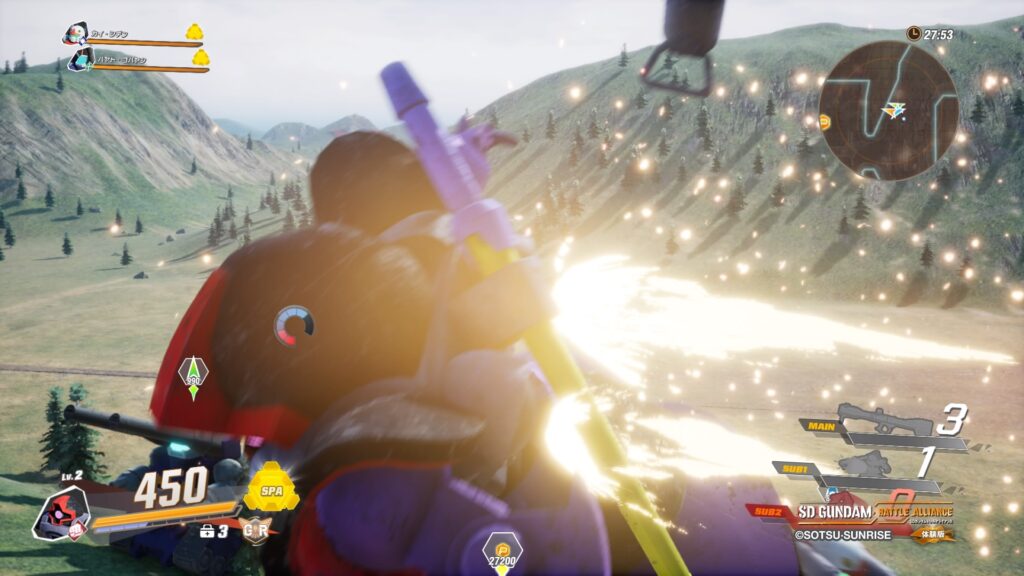Screen dimensions: 1024x576
Task: Click the circular radar minimap
Action: pyautogui.click(x=888, y=110)
